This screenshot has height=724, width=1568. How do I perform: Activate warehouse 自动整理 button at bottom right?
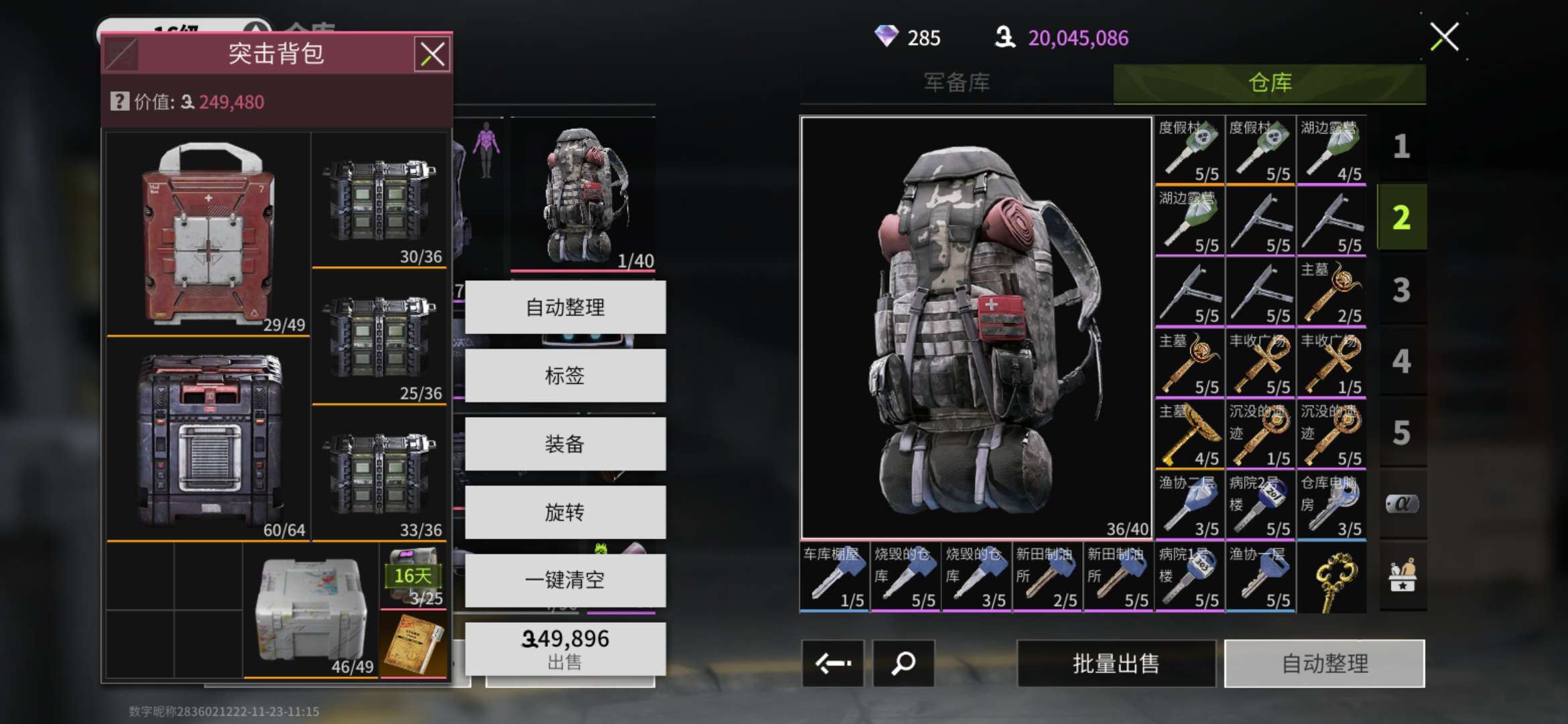point(1324,664)
